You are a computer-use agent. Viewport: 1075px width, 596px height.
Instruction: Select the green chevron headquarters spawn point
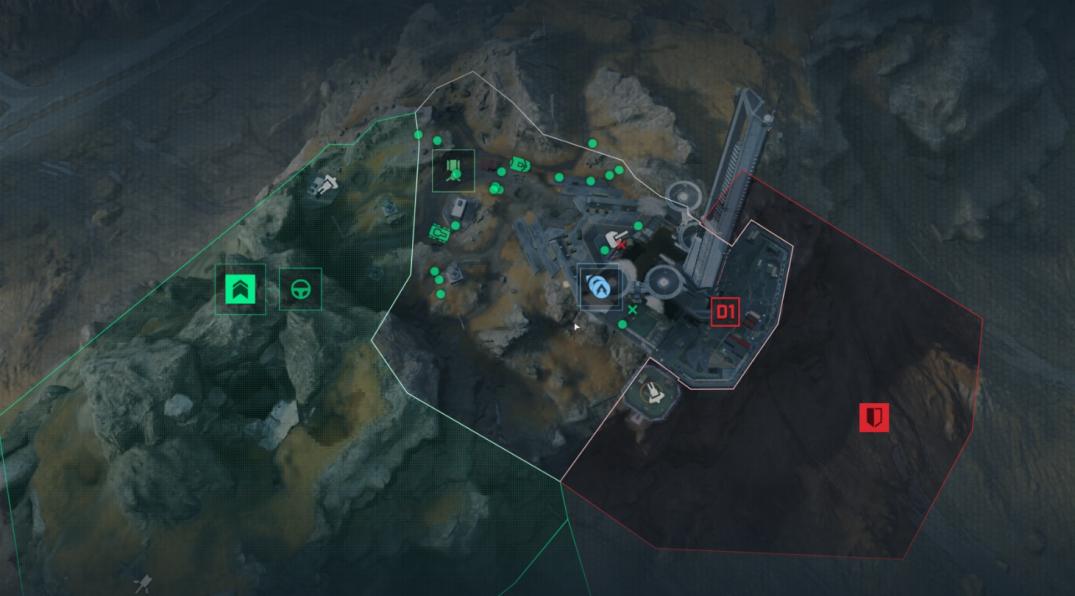241,290
